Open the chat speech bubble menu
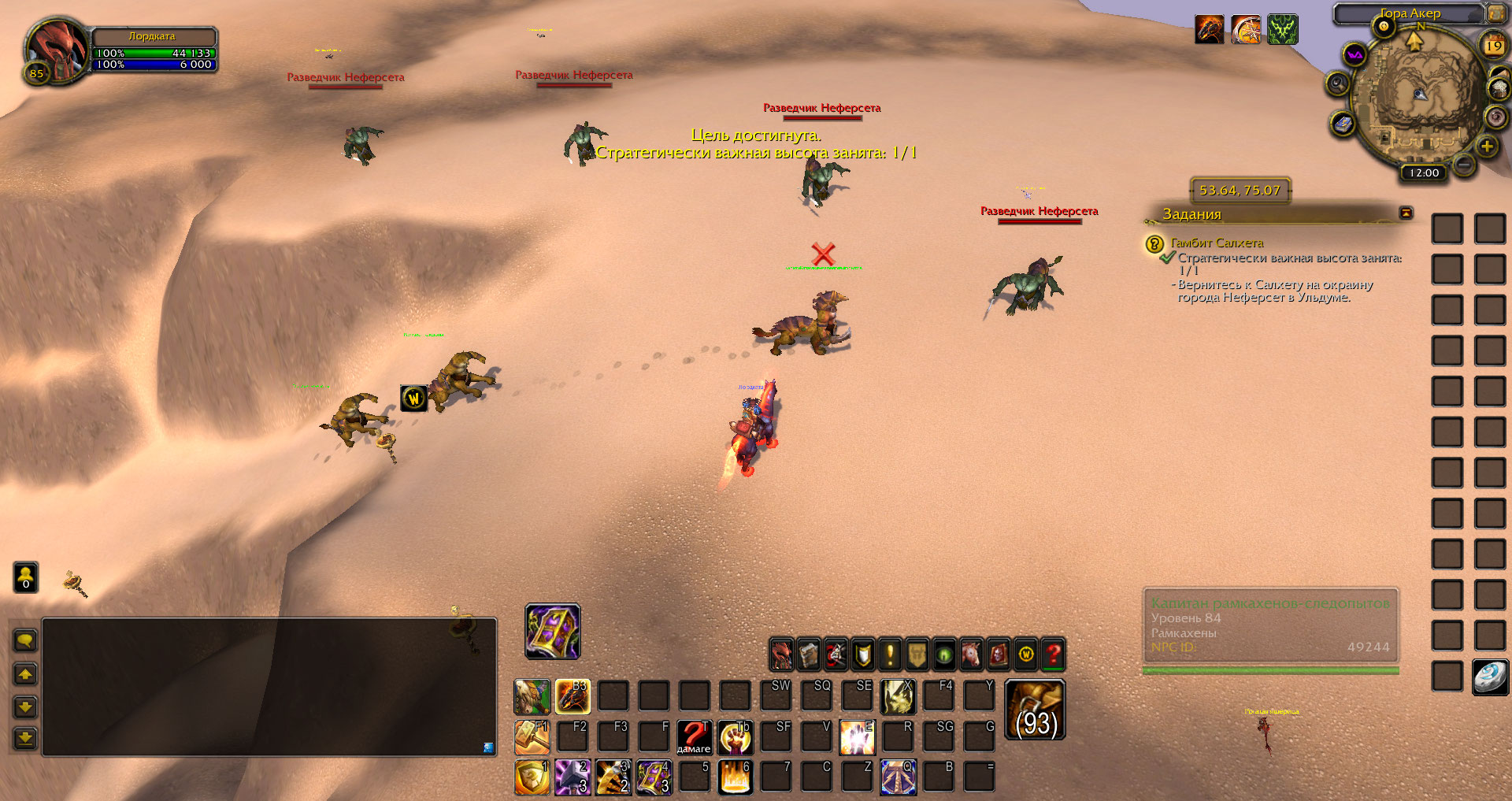1512x801 pixels. tap(25, 641)
